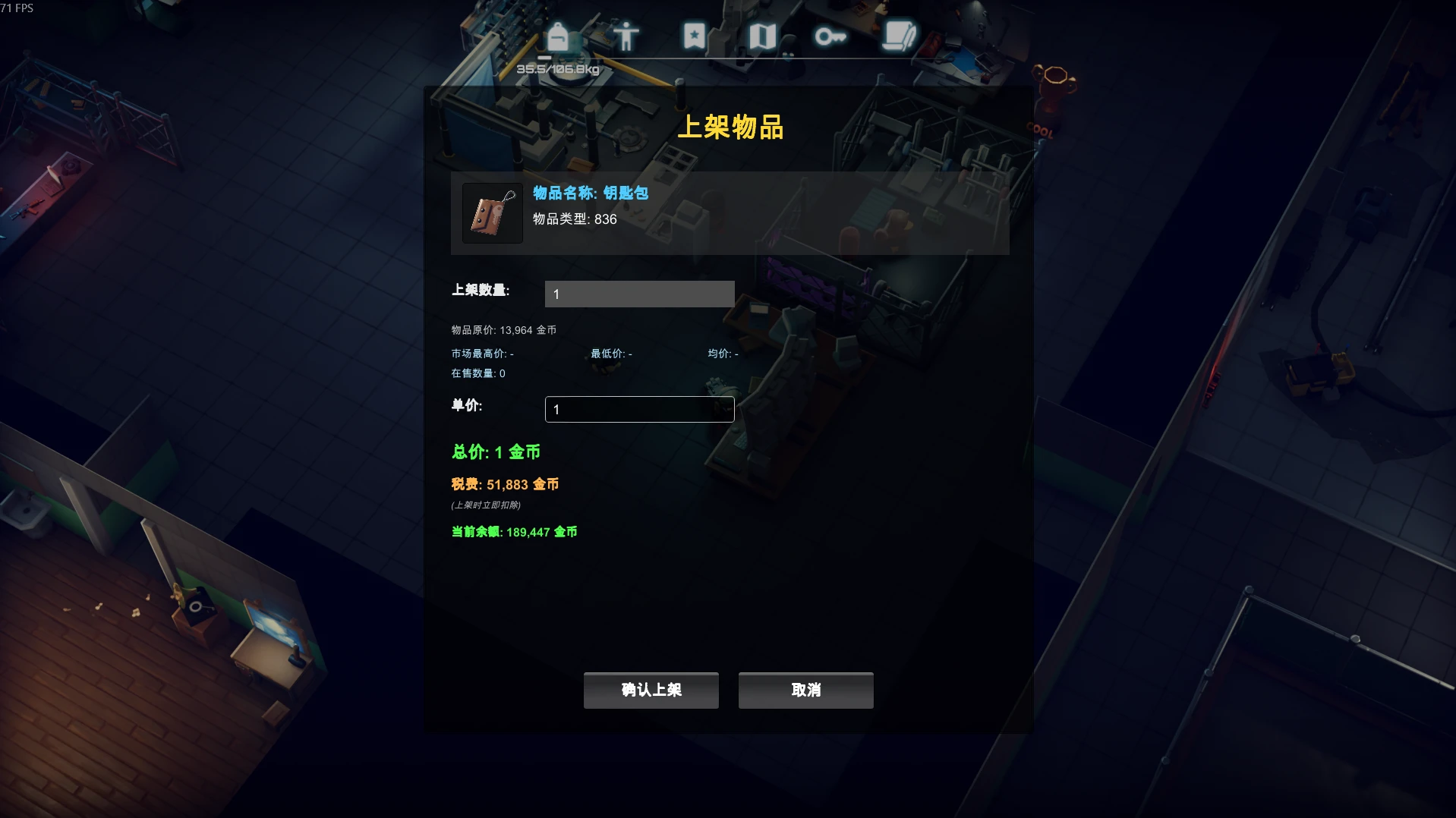Confirm listing with 确认上架 button
This screenshot has width=1456, height=818.
coord(651,690)
